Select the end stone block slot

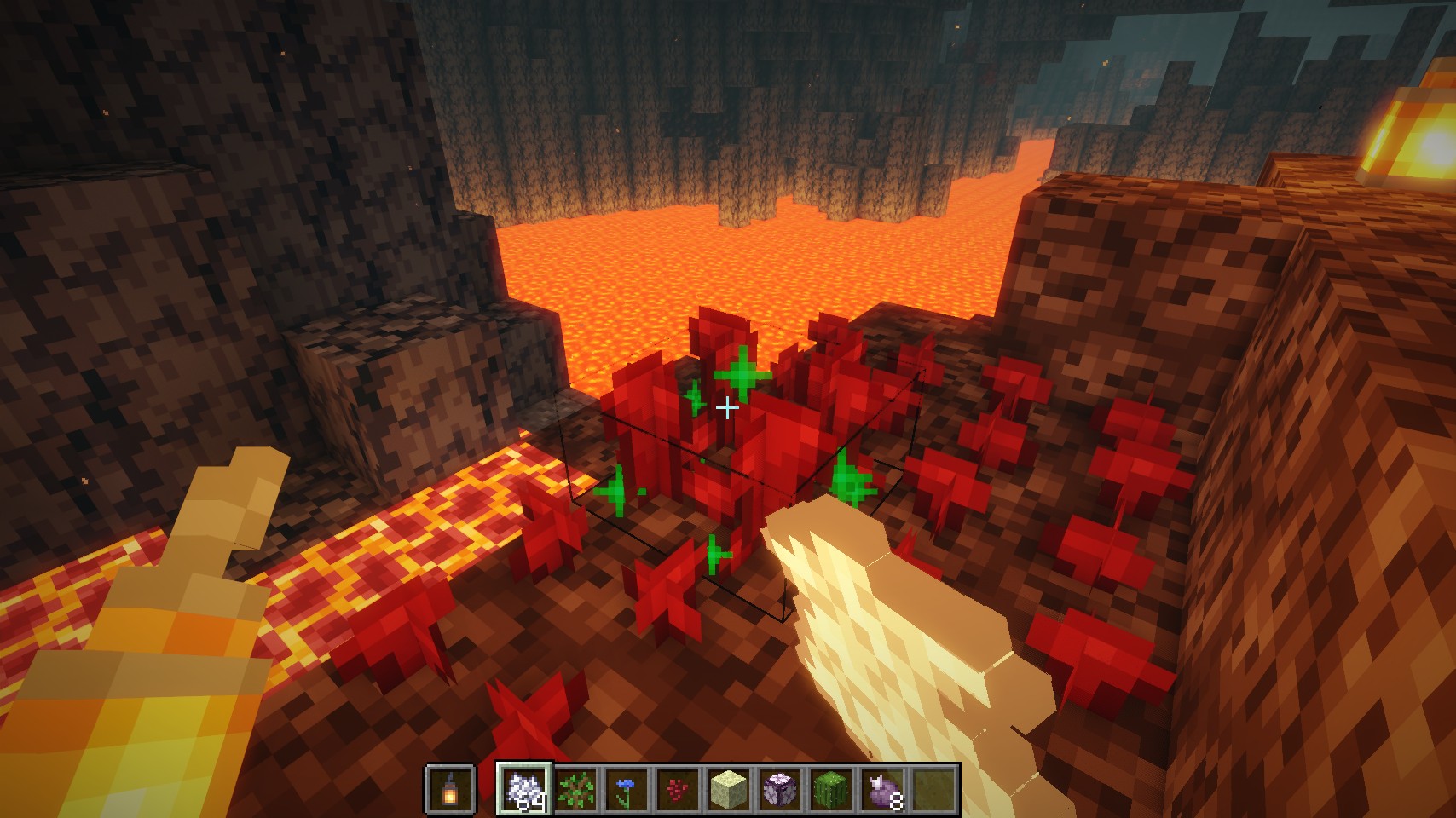coord(729,789)
